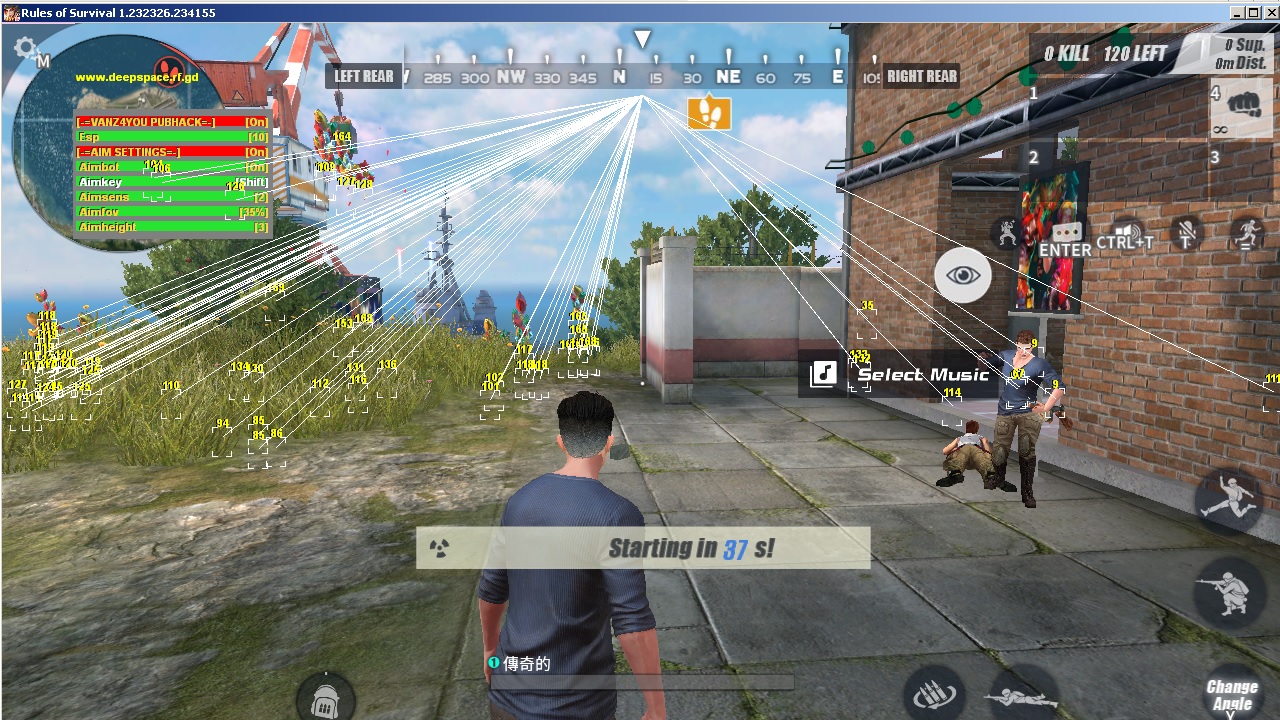
Task: Toggle the voice mute T icon
Action: pyautogui.click(x=1187, y=234)
